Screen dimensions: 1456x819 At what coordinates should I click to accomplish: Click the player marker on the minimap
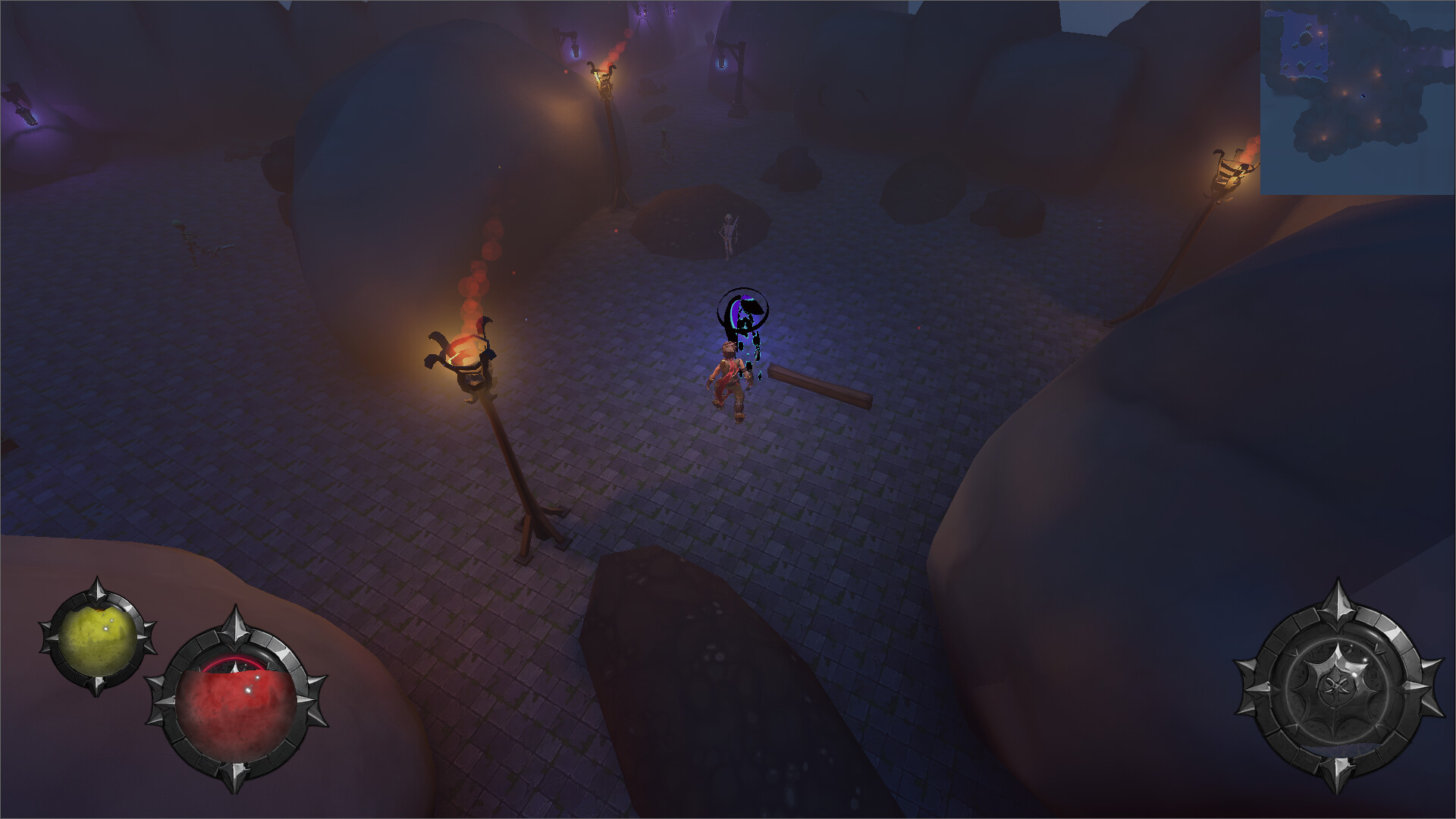point(1363,95)
